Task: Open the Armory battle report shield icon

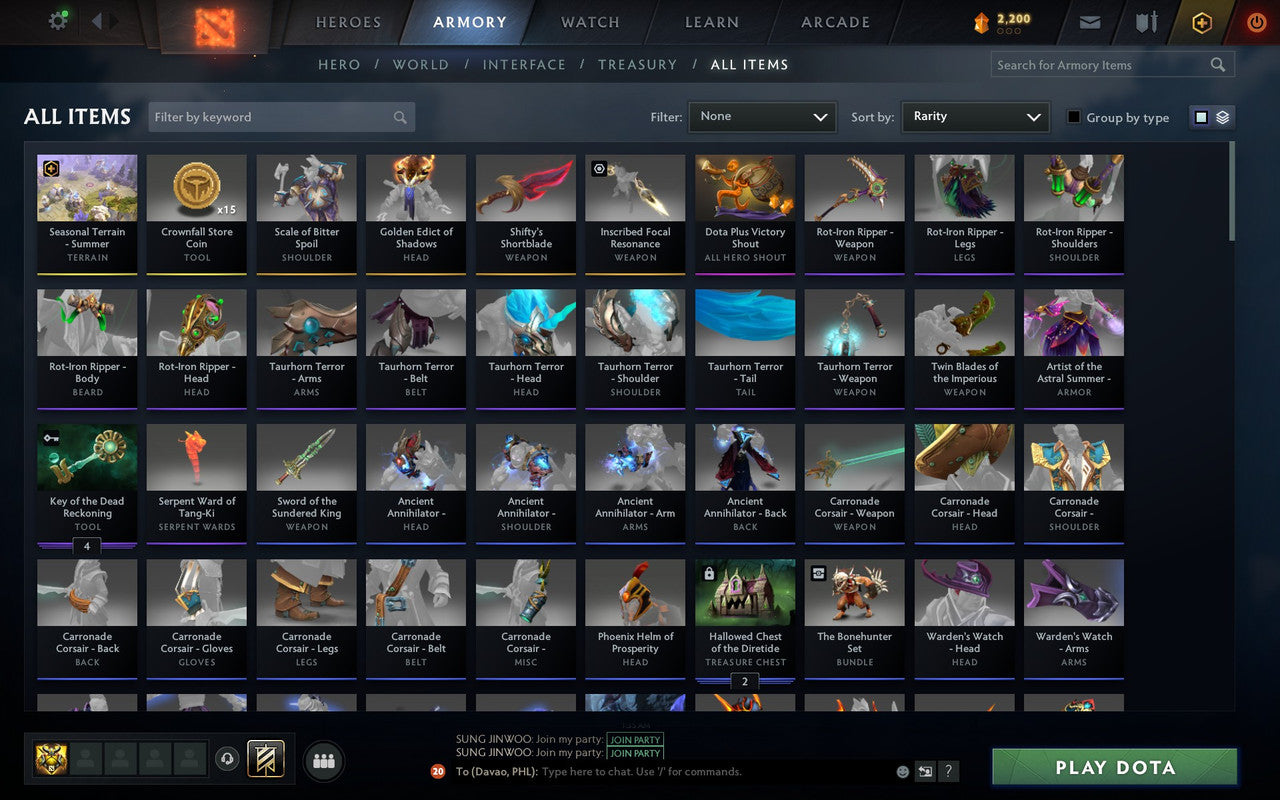Action: (1145, 22)
